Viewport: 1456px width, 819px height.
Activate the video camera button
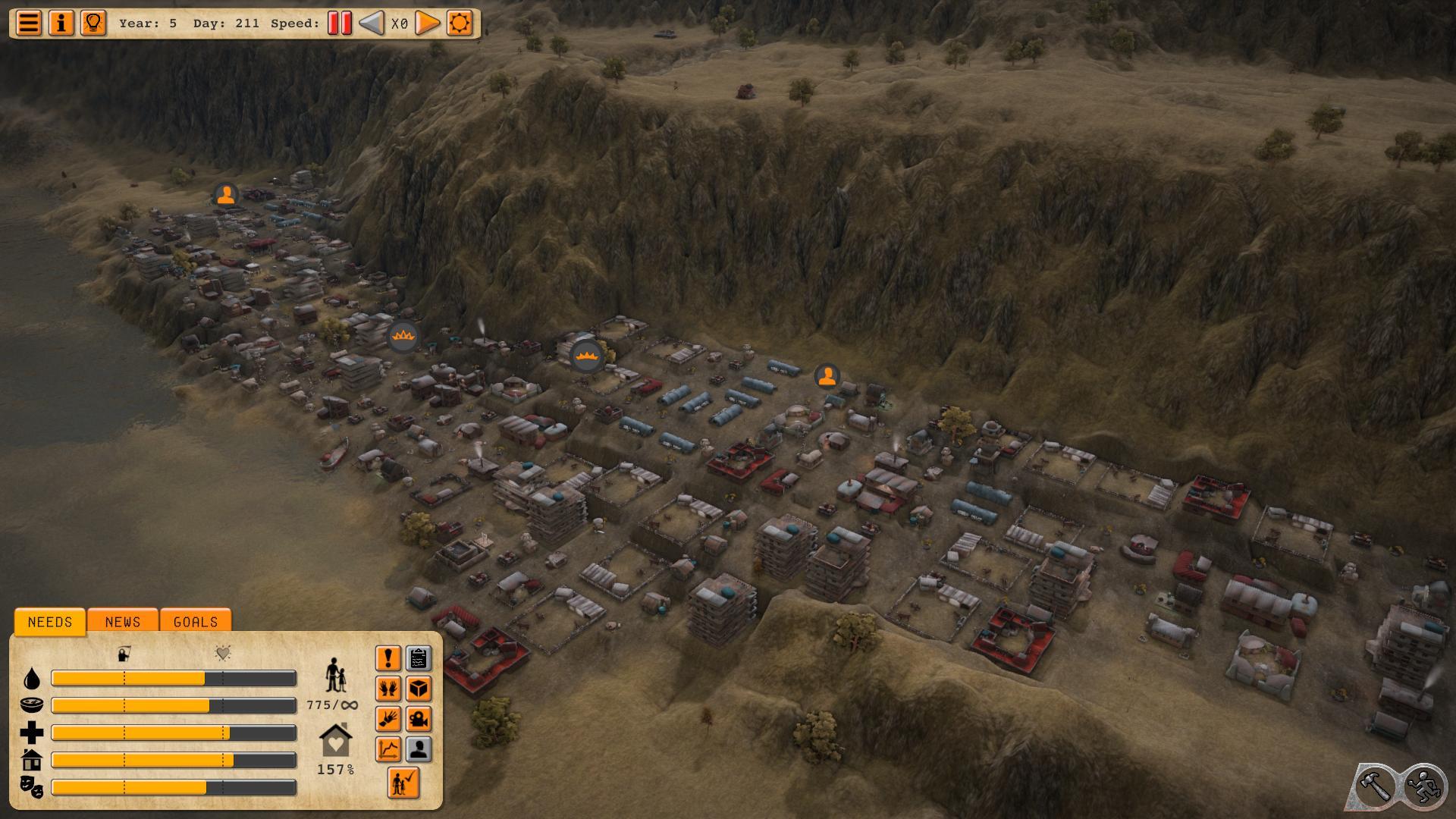click(419, 719)
